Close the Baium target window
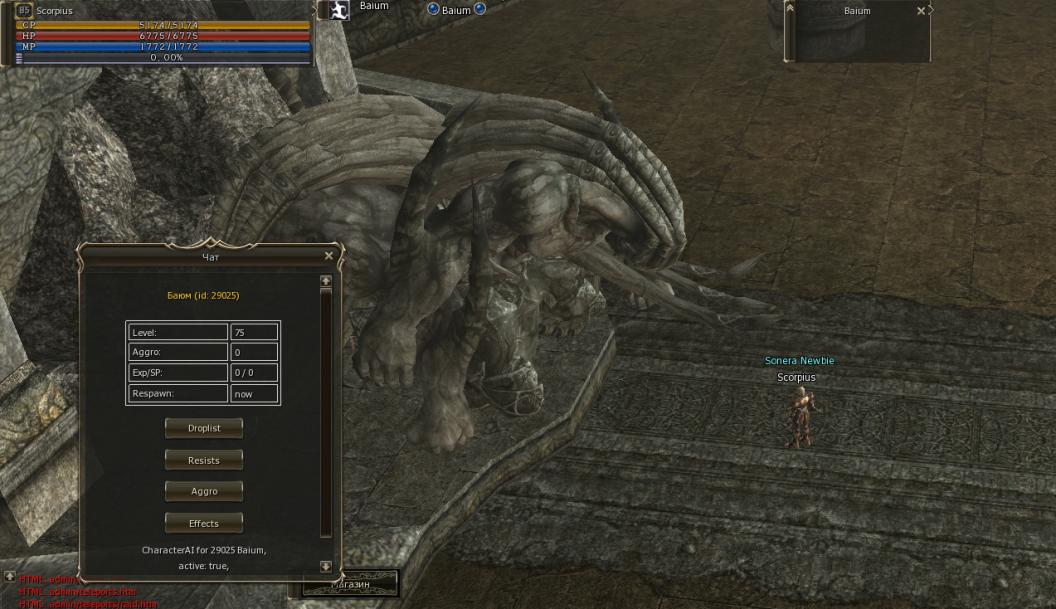The height and width of the screenshot is (609, 1056). tap(921, 11)
